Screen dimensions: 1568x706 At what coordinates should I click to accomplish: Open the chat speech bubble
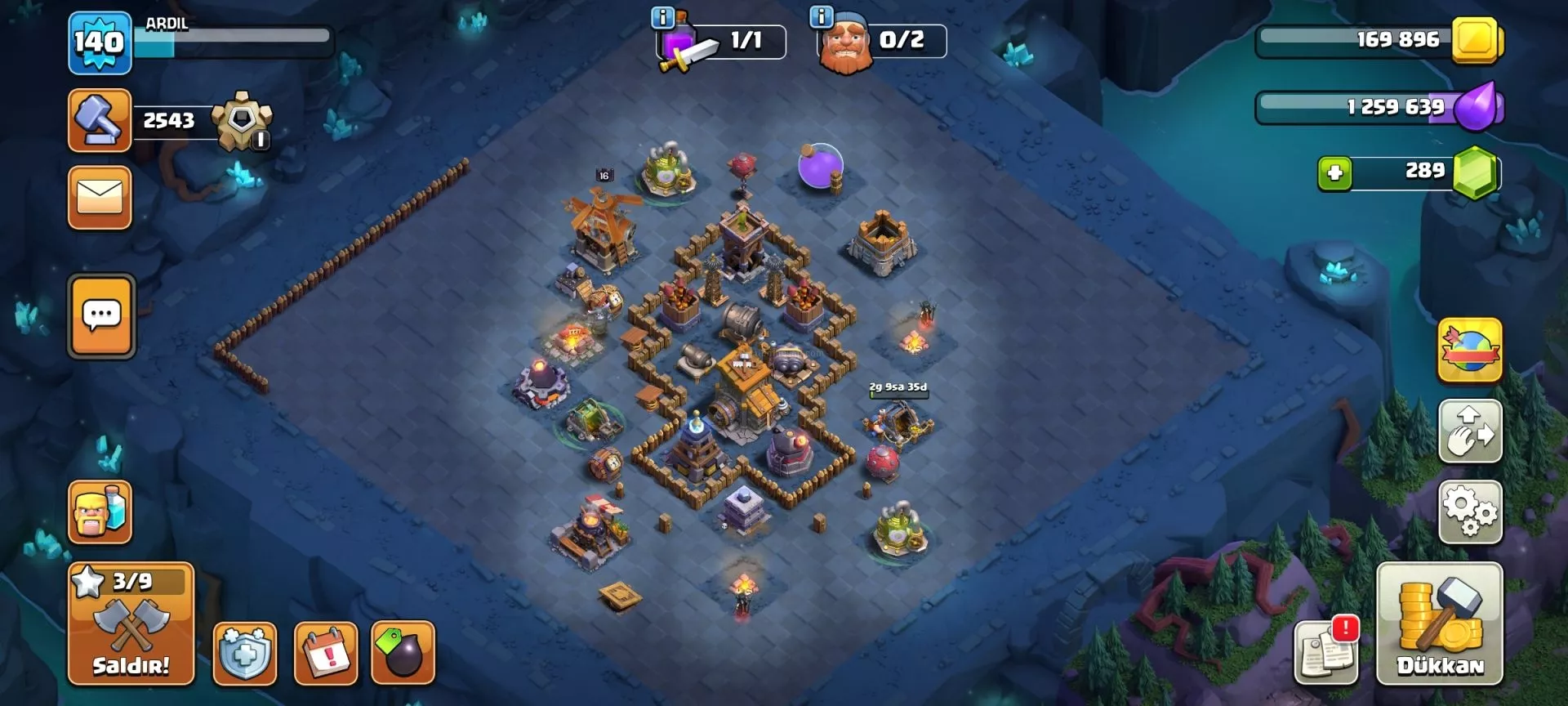(101, 316)
